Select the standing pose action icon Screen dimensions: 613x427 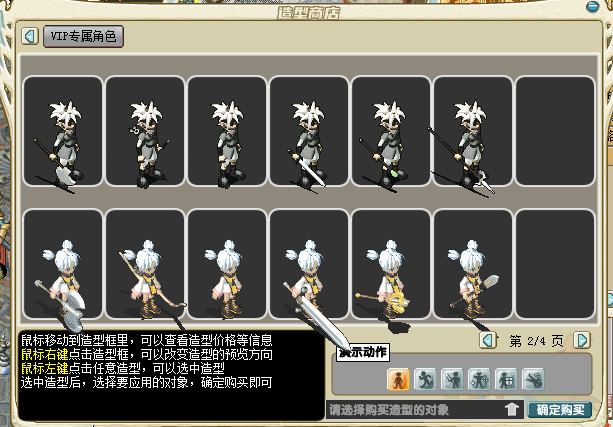[397, 378]
